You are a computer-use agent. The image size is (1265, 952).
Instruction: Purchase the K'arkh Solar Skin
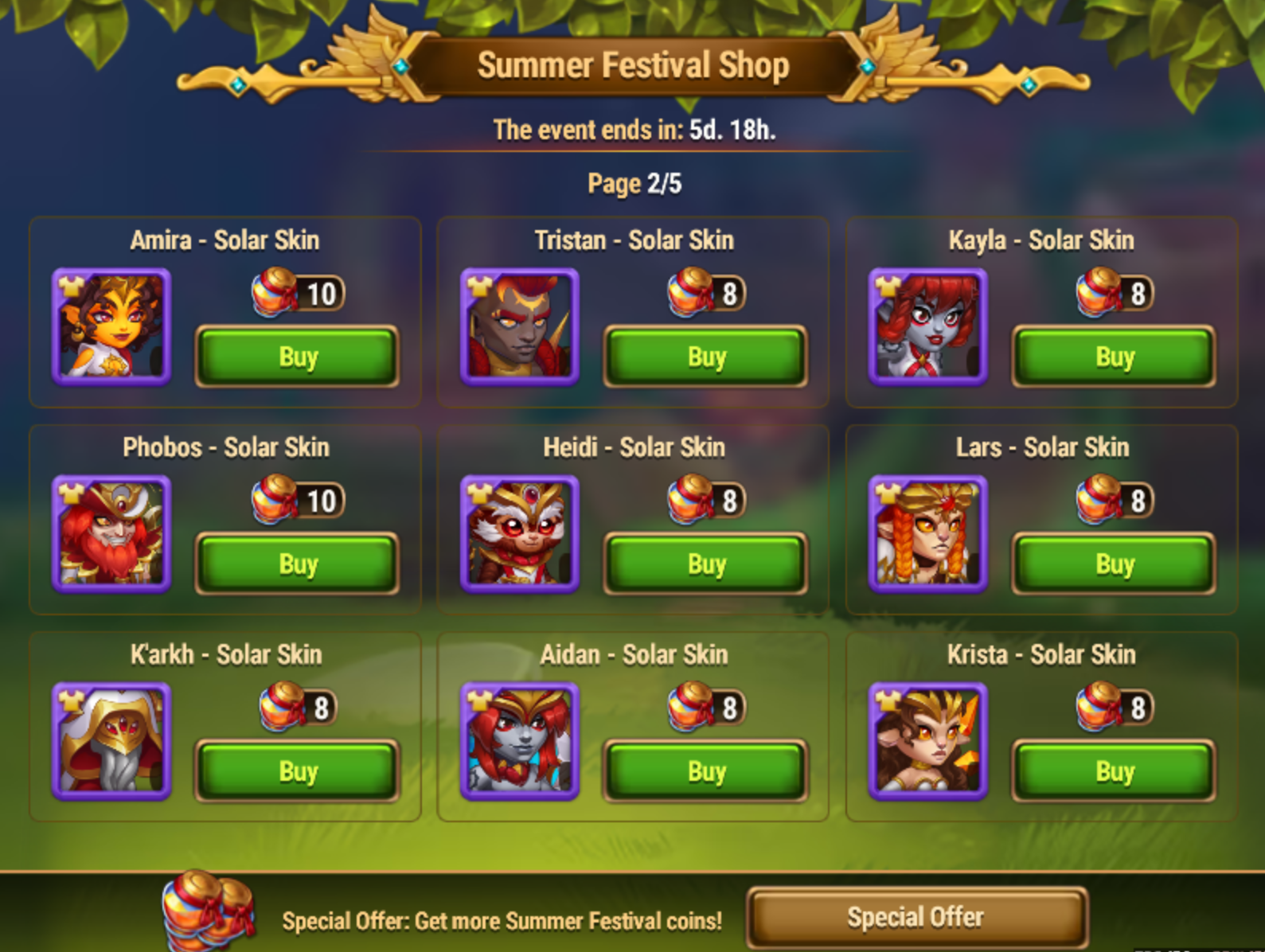click(297, 771)
